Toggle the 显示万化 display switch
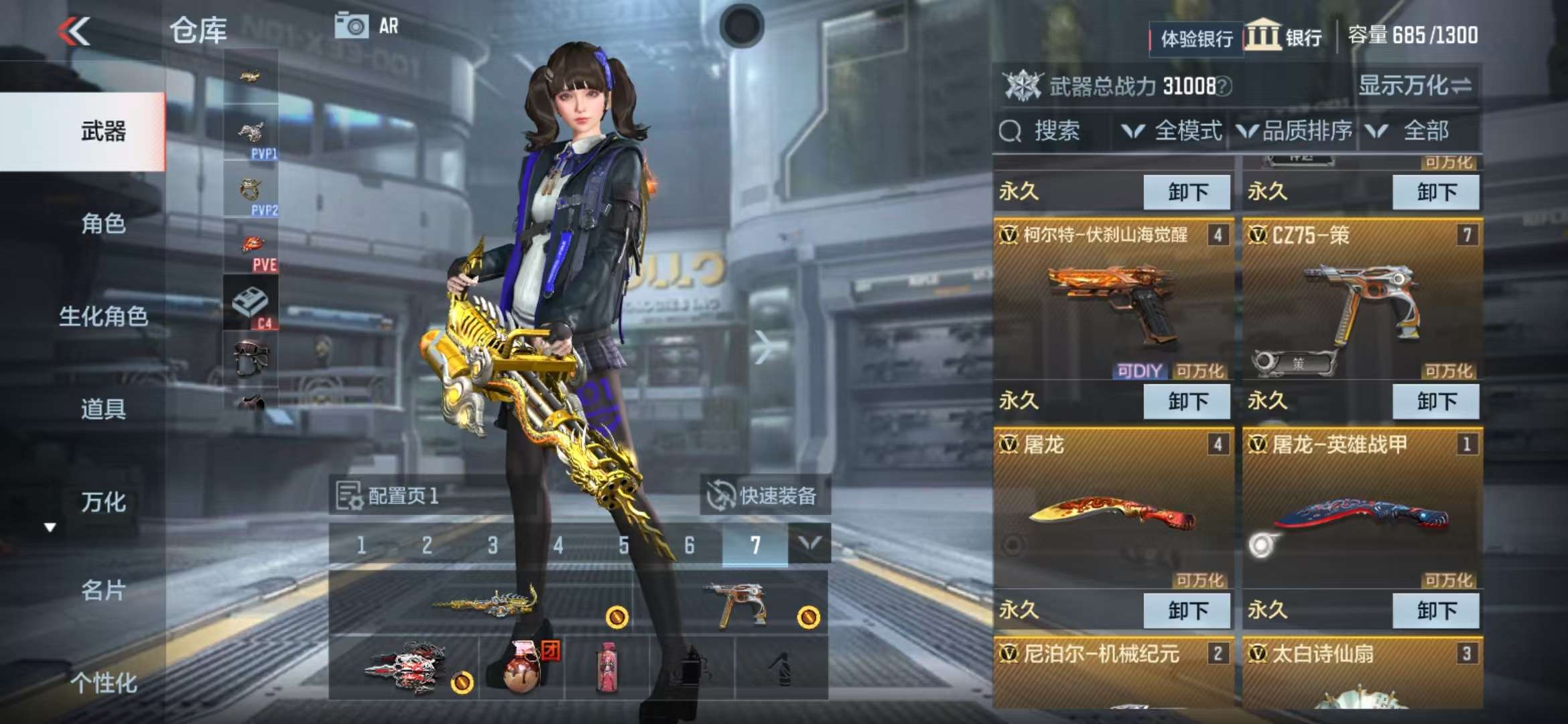The width and height of the screenshot is (1568, 724). (x=1415, y=86)
